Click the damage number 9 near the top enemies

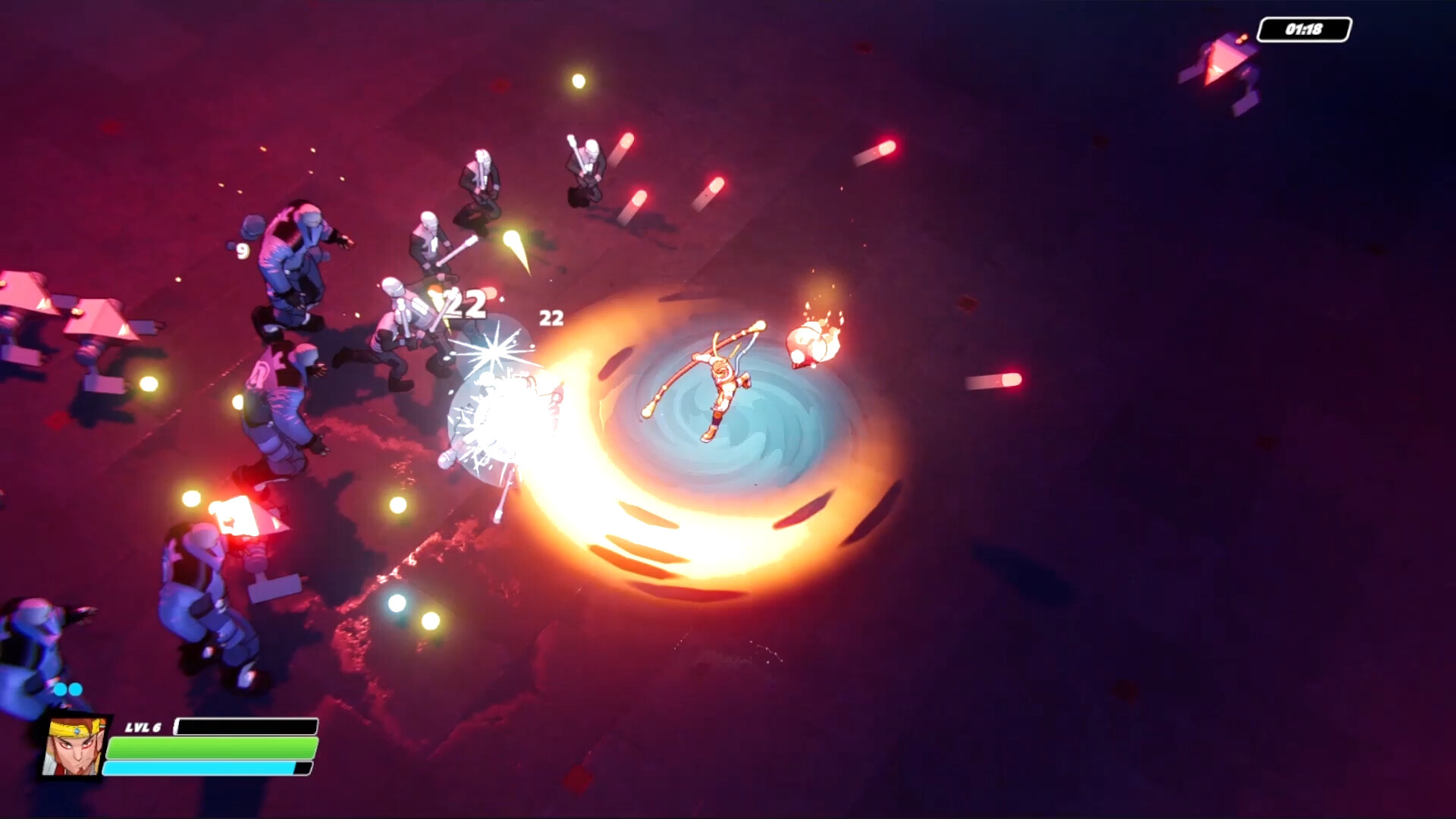(241, 251)
